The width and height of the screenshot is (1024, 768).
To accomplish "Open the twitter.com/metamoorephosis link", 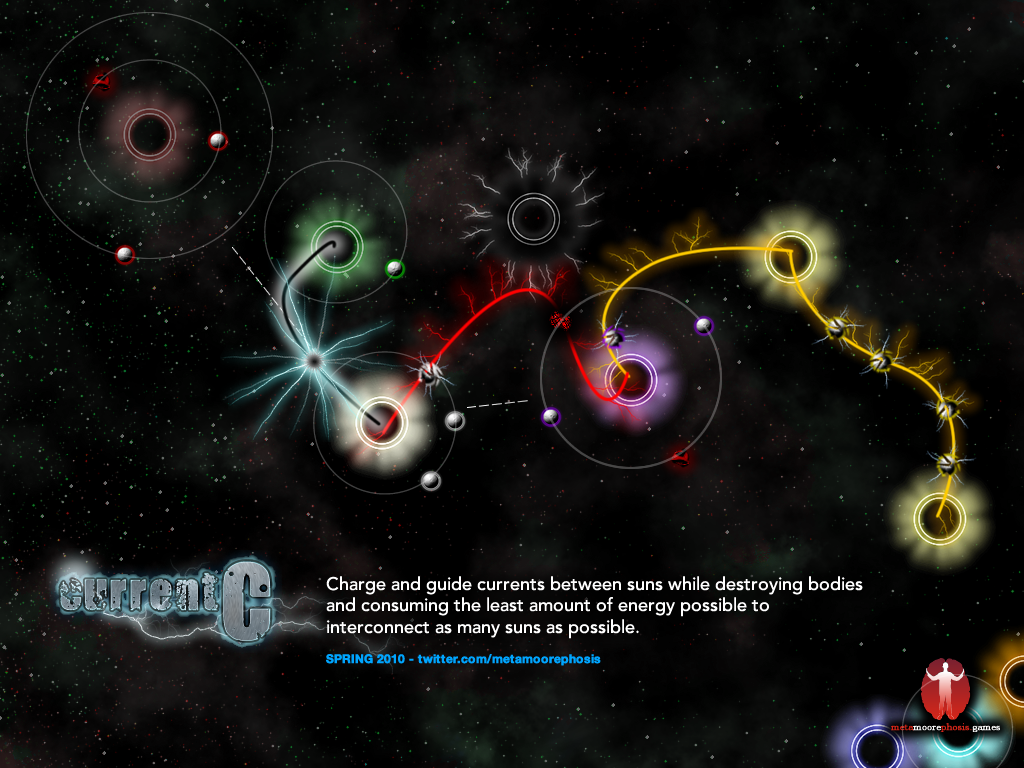I will [509, 661].
